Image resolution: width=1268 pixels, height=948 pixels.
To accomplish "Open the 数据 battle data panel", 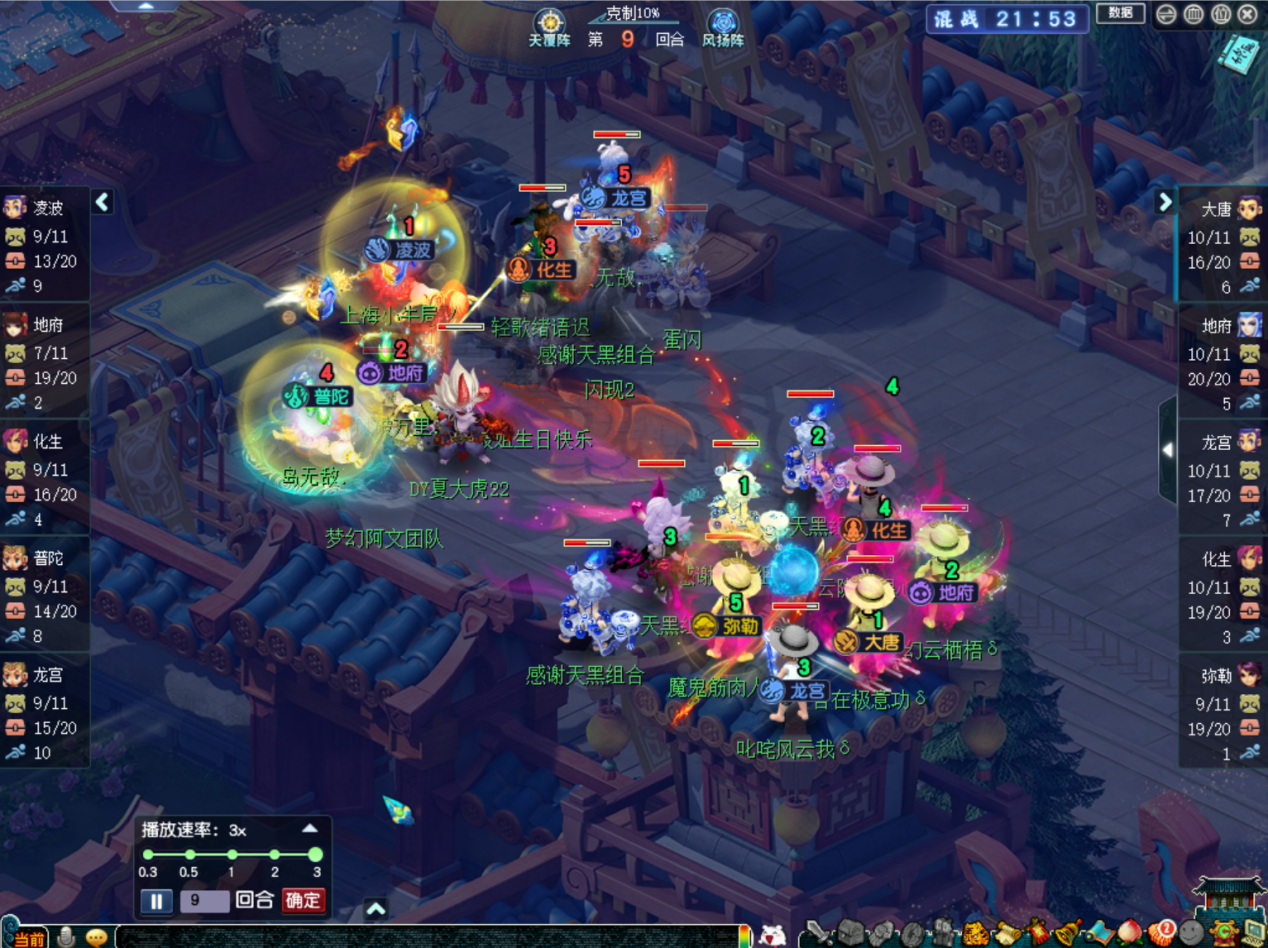I will tap(1120, 13).
